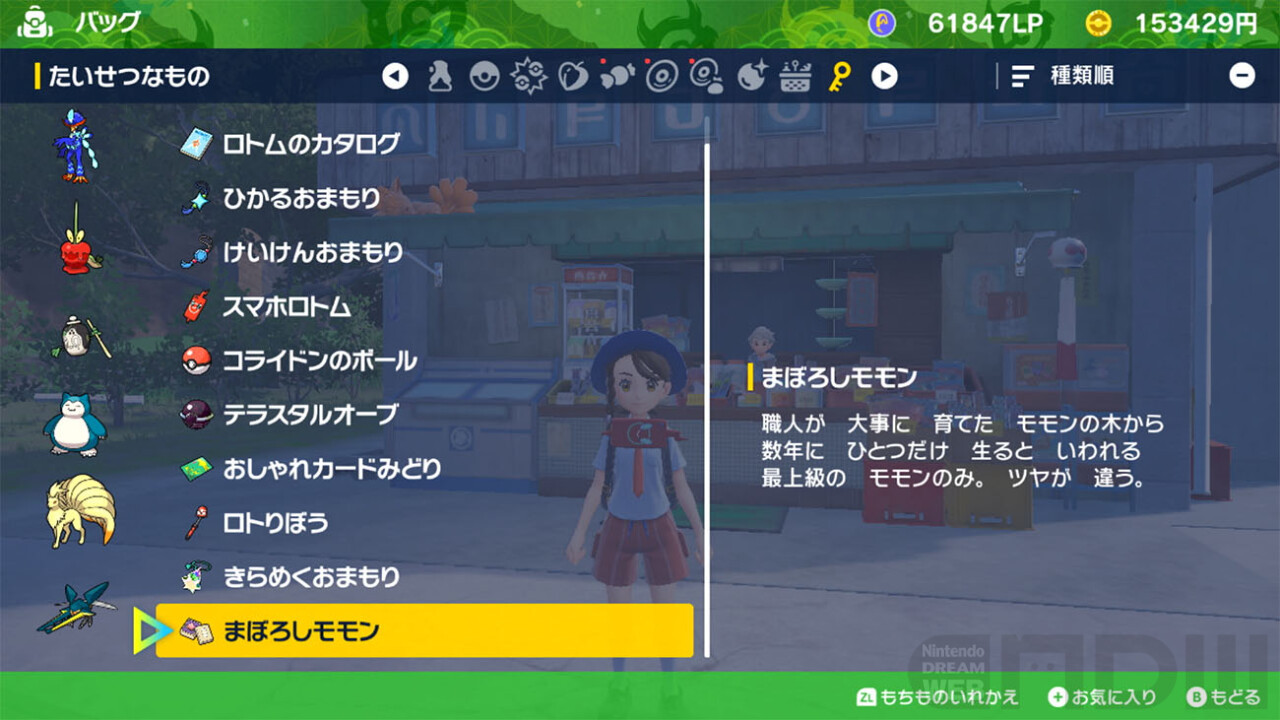Choose the highlighted まぼろしモモン item
Viewport: 1280px width, 720px height.
(x=424, y=631)
